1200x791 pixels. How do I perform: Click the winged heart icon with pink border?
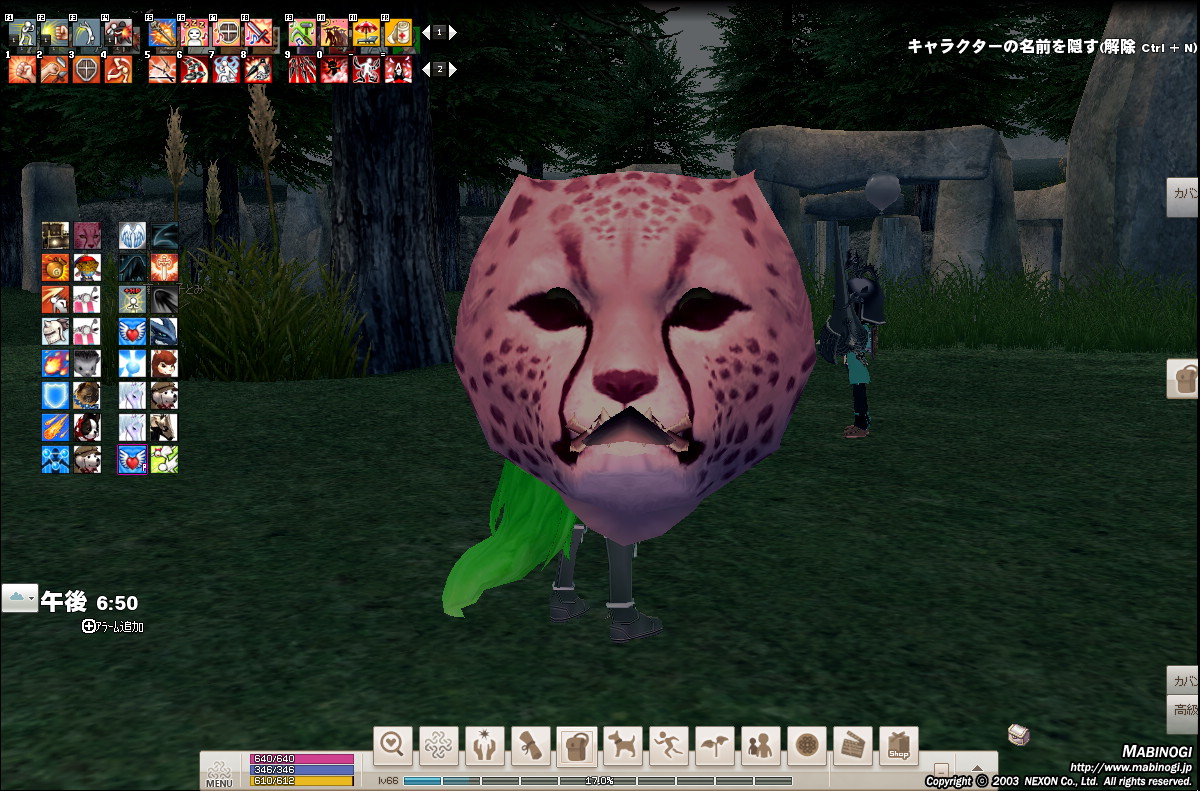(132, 459)
